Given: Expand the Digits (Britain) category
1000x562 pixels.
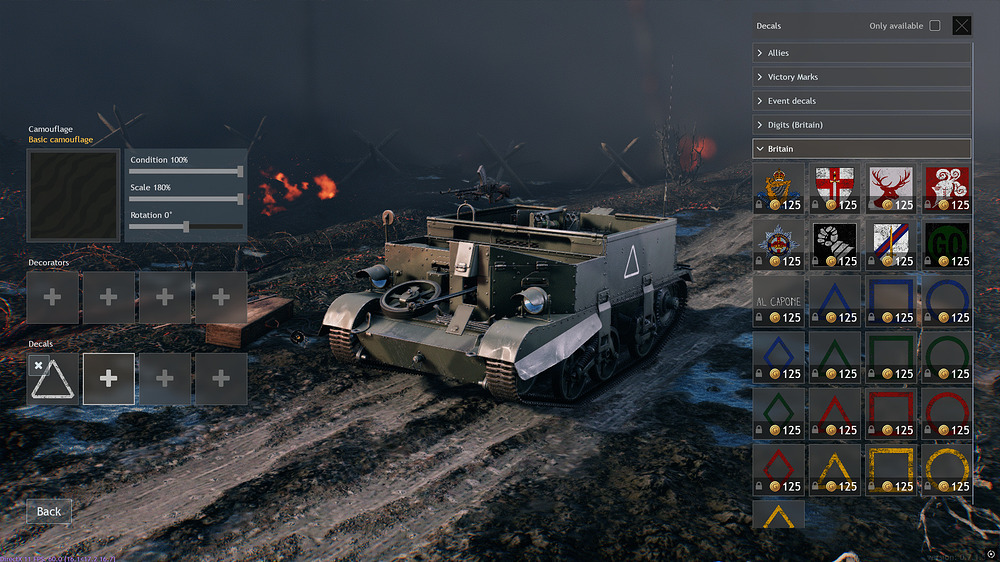Looking at the screenshot, I should click(x=861, y=125).
